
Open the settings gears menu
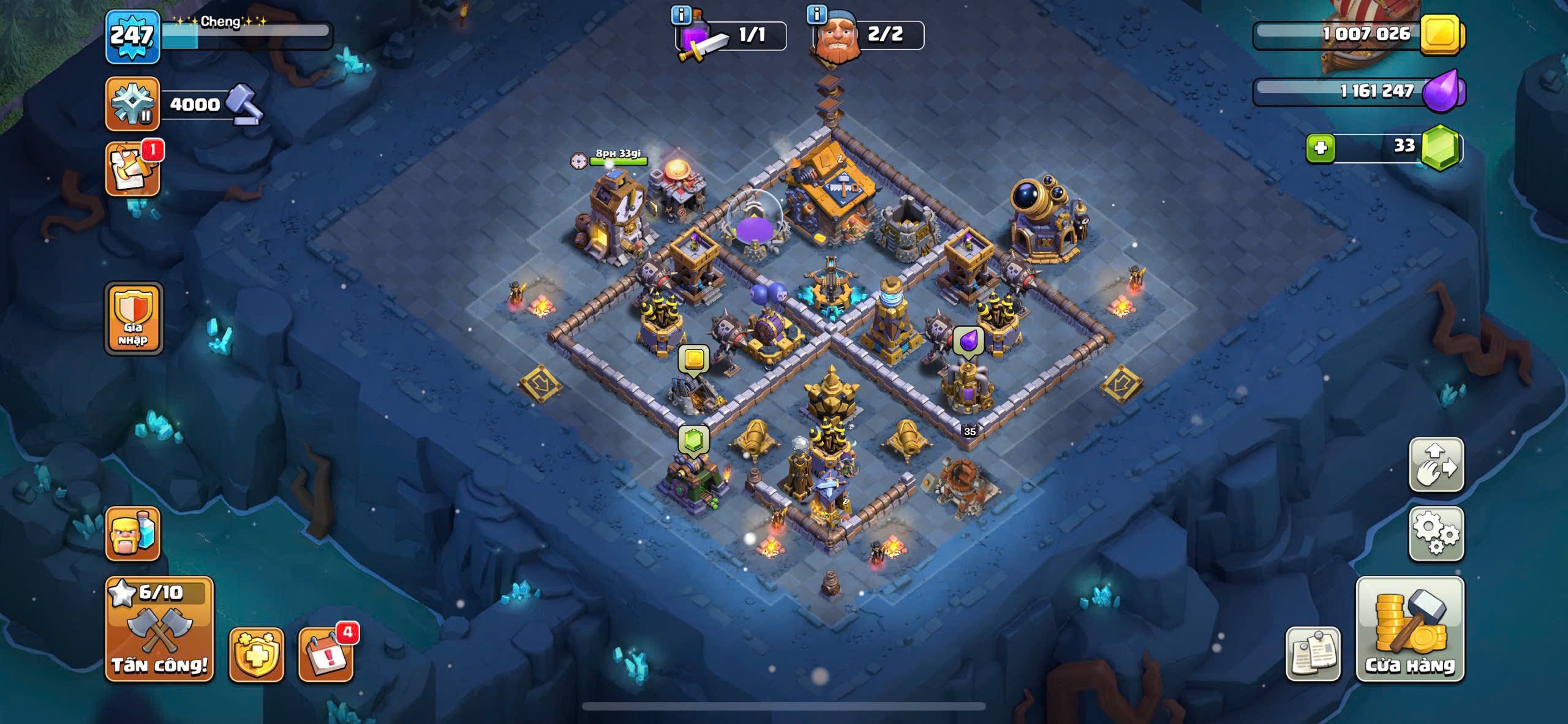click(1436, 534)
